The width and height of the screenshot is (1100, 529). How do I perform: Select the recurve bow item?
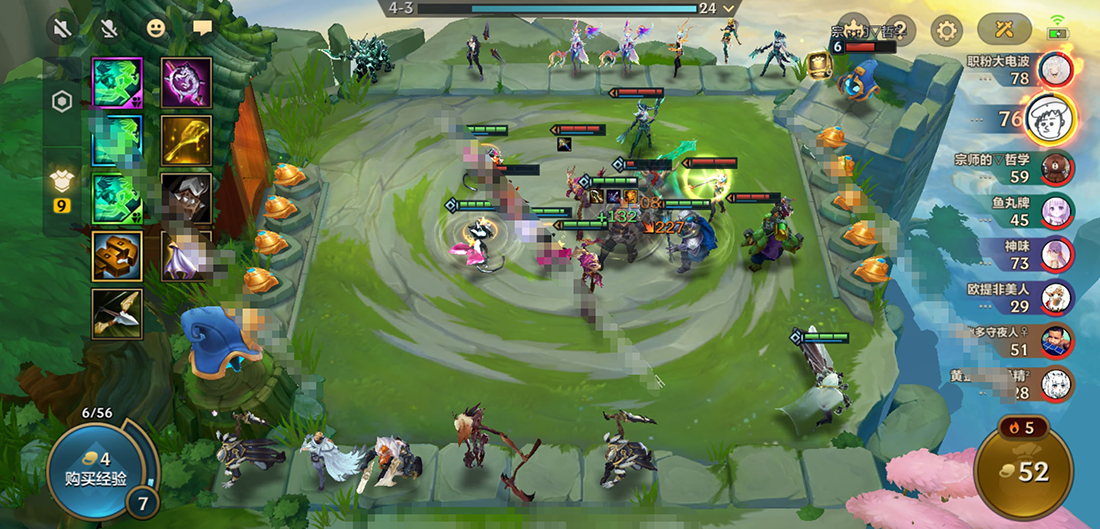click(117, 314)
